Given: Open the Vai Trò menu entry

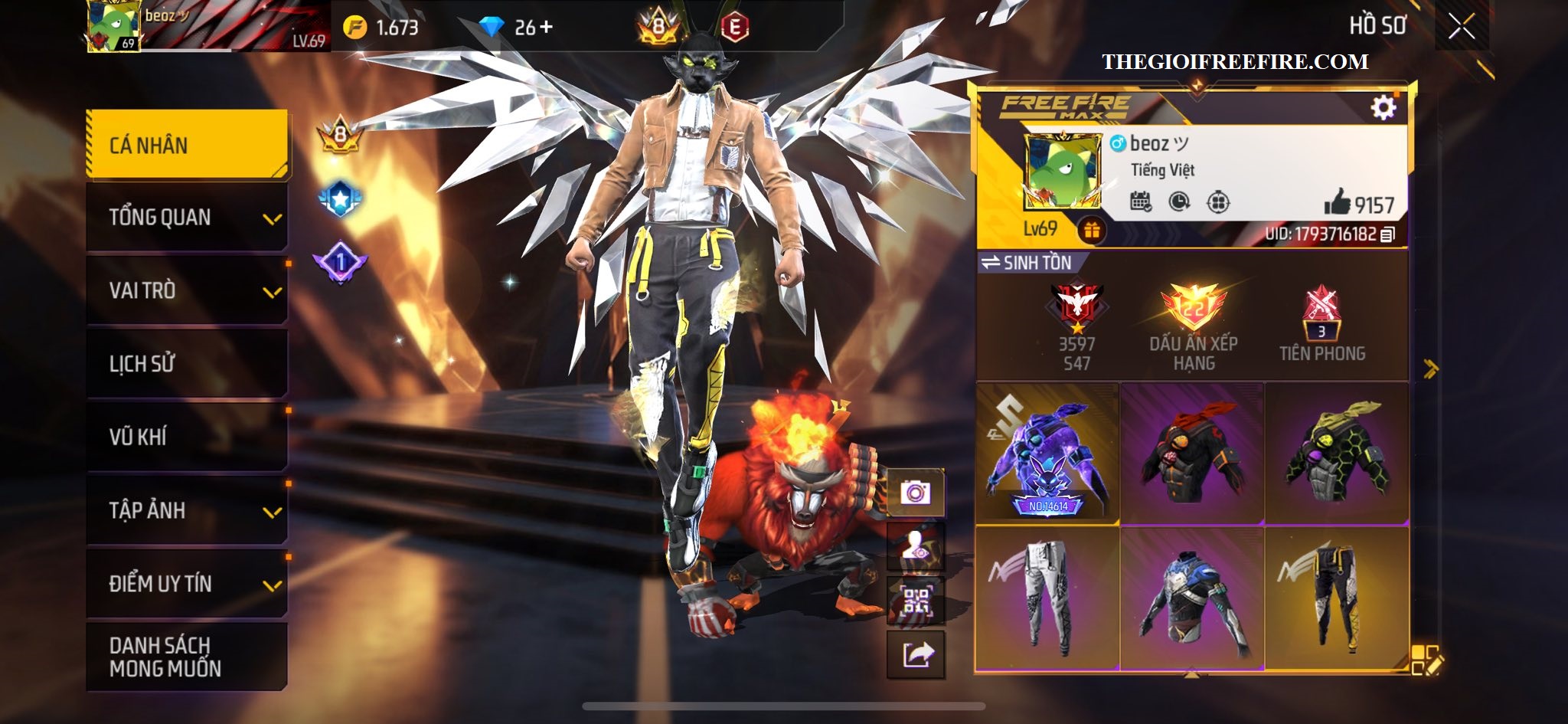Looking at the screenshot, I should 188,290.
